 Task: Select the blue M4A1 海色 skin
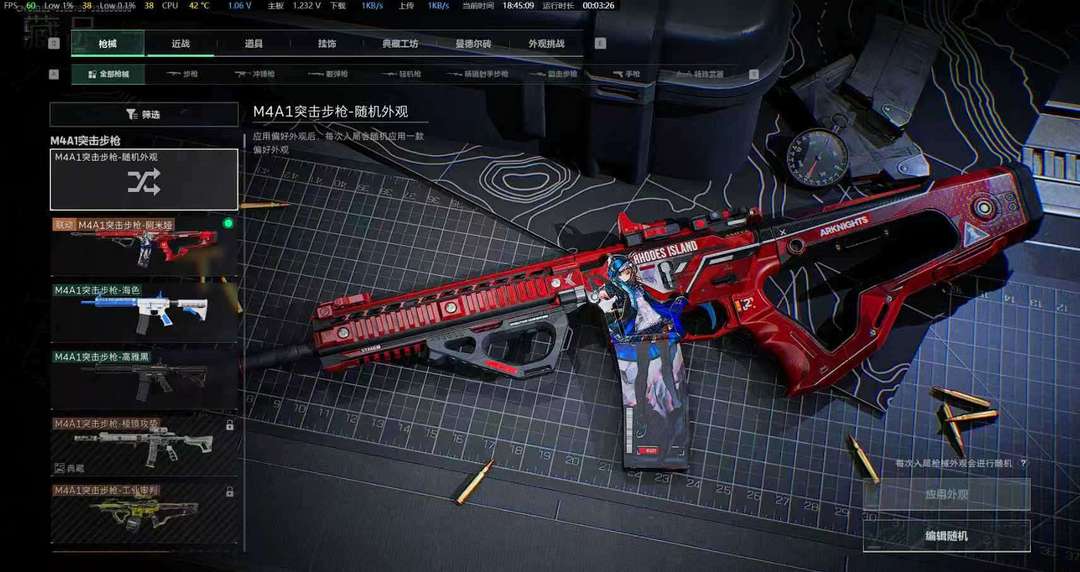click(x=144, y=312)
